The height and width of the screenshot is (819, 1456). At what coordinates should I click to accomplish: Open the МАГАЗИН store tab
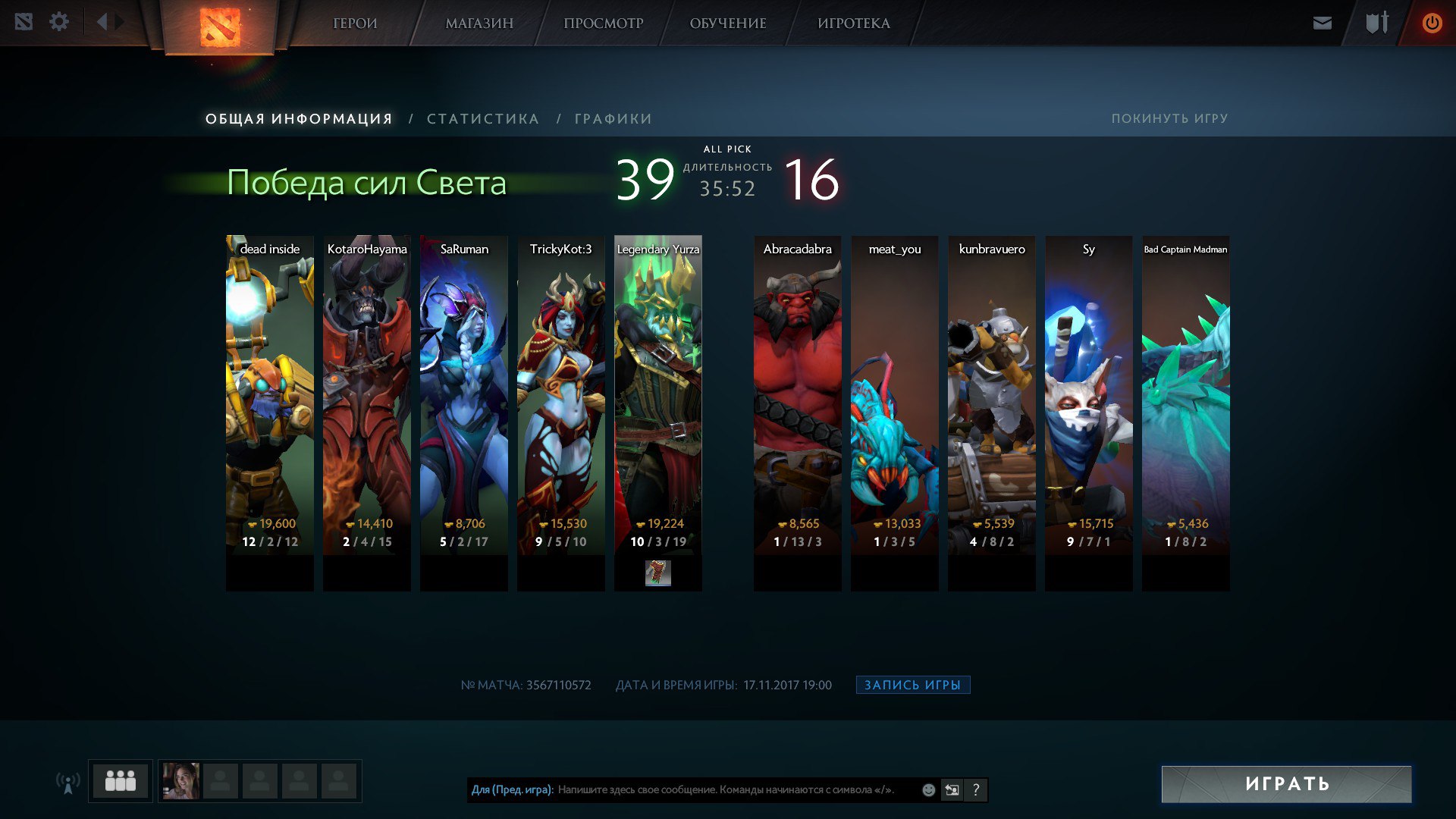coord(479,24)
